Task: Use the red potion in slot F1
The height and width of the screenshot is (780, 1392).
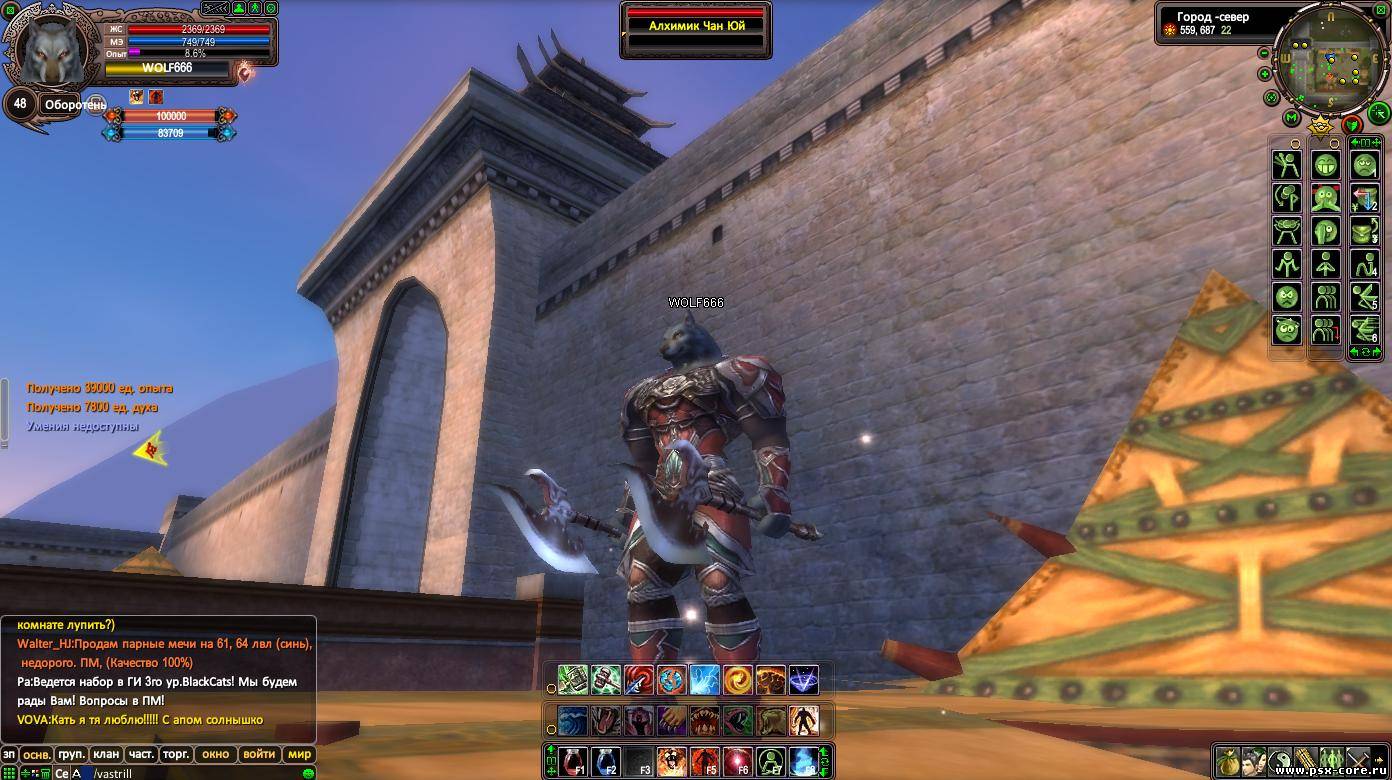Action: point(573,762)
